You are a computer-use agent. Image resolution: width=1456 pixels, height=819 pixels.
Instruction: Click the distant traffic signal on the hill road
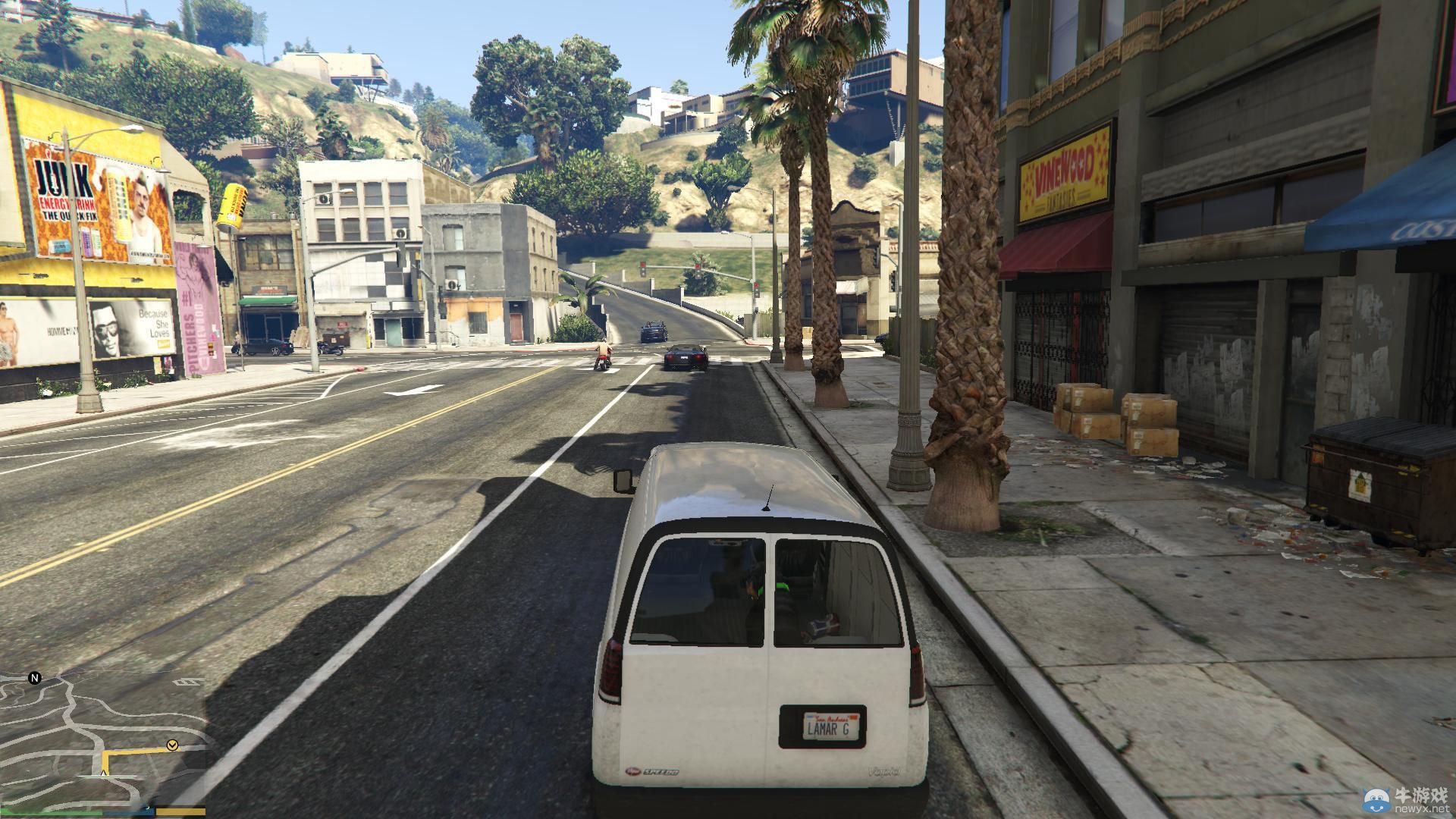[642, 269]
